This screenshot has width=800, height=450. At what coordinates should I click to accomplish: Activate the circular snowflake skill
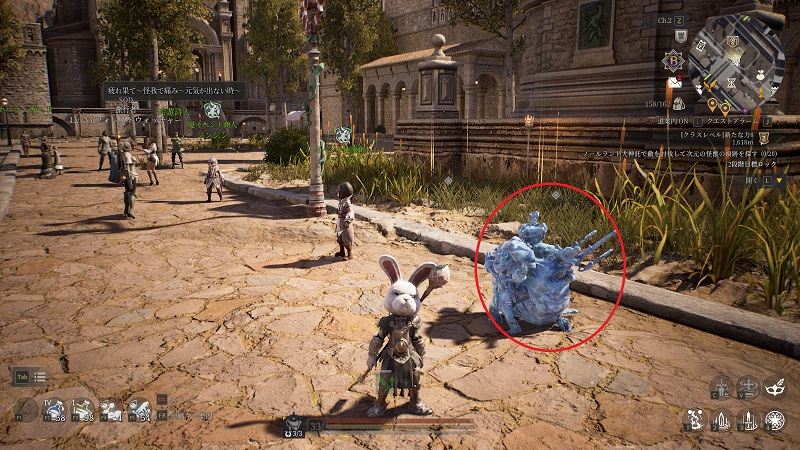pyautogui.click(x=775, y=420)
